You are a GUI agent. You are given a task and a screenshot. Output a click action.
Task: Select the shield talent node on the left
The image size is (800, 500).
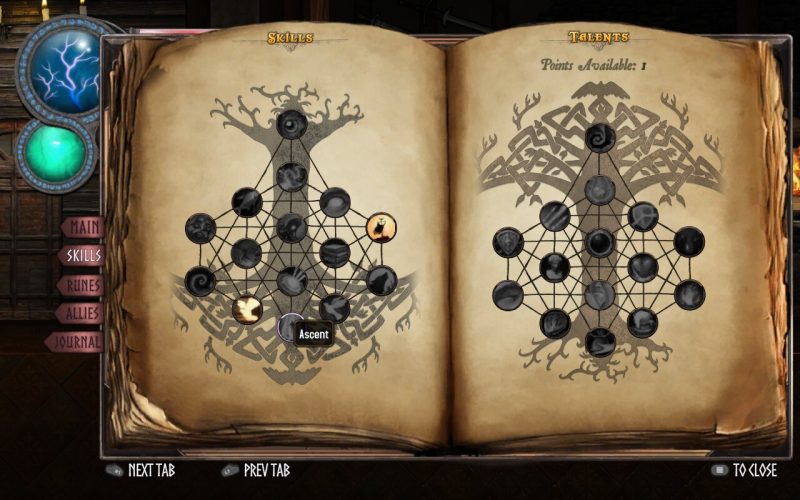tap(509, 242)
